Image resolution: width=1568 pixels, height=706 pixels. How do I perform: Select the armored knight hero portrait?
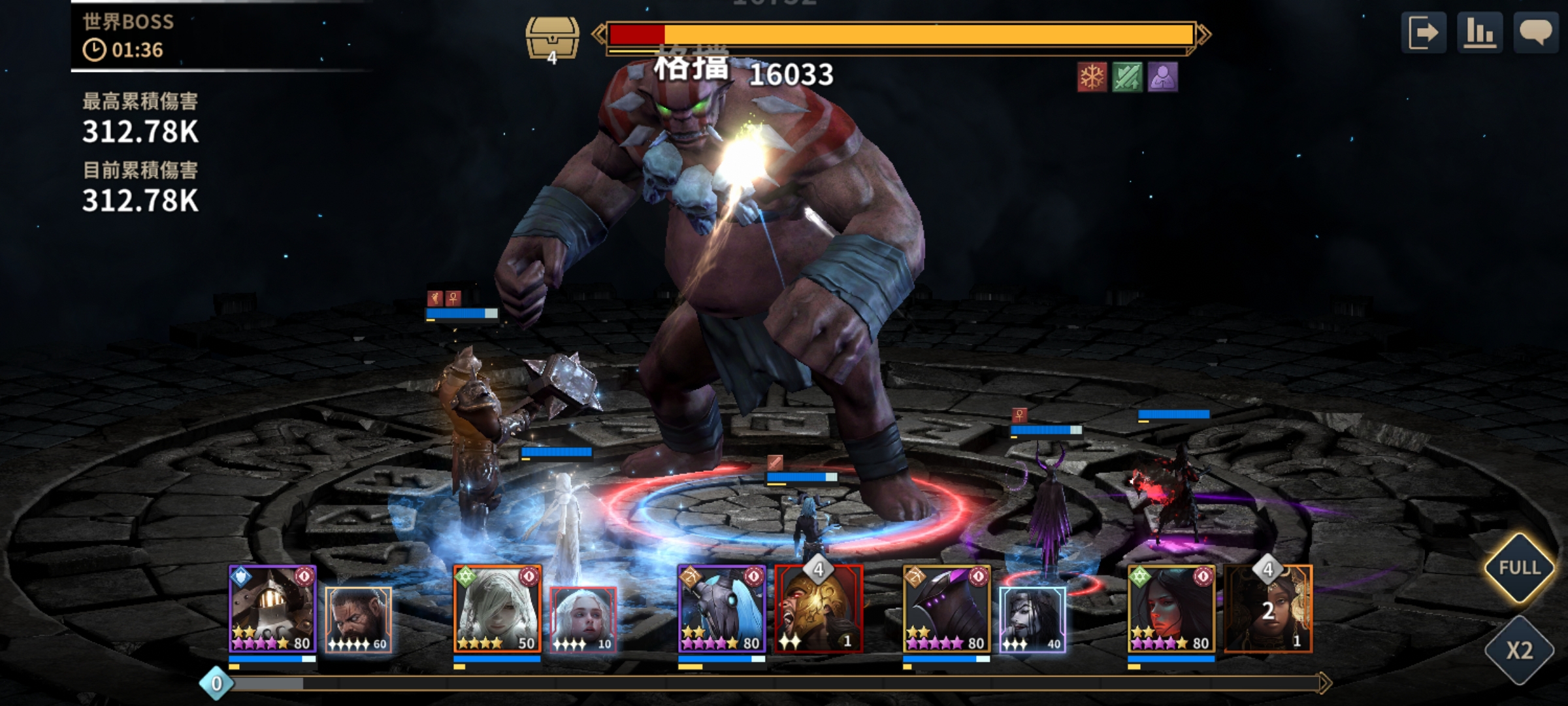pyautogui.click(x=272, y=609)
